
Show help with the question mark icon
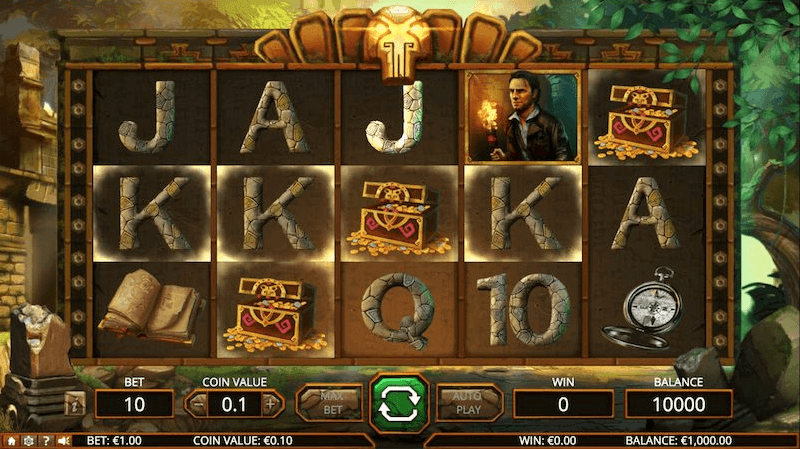[x=45, y=440]
